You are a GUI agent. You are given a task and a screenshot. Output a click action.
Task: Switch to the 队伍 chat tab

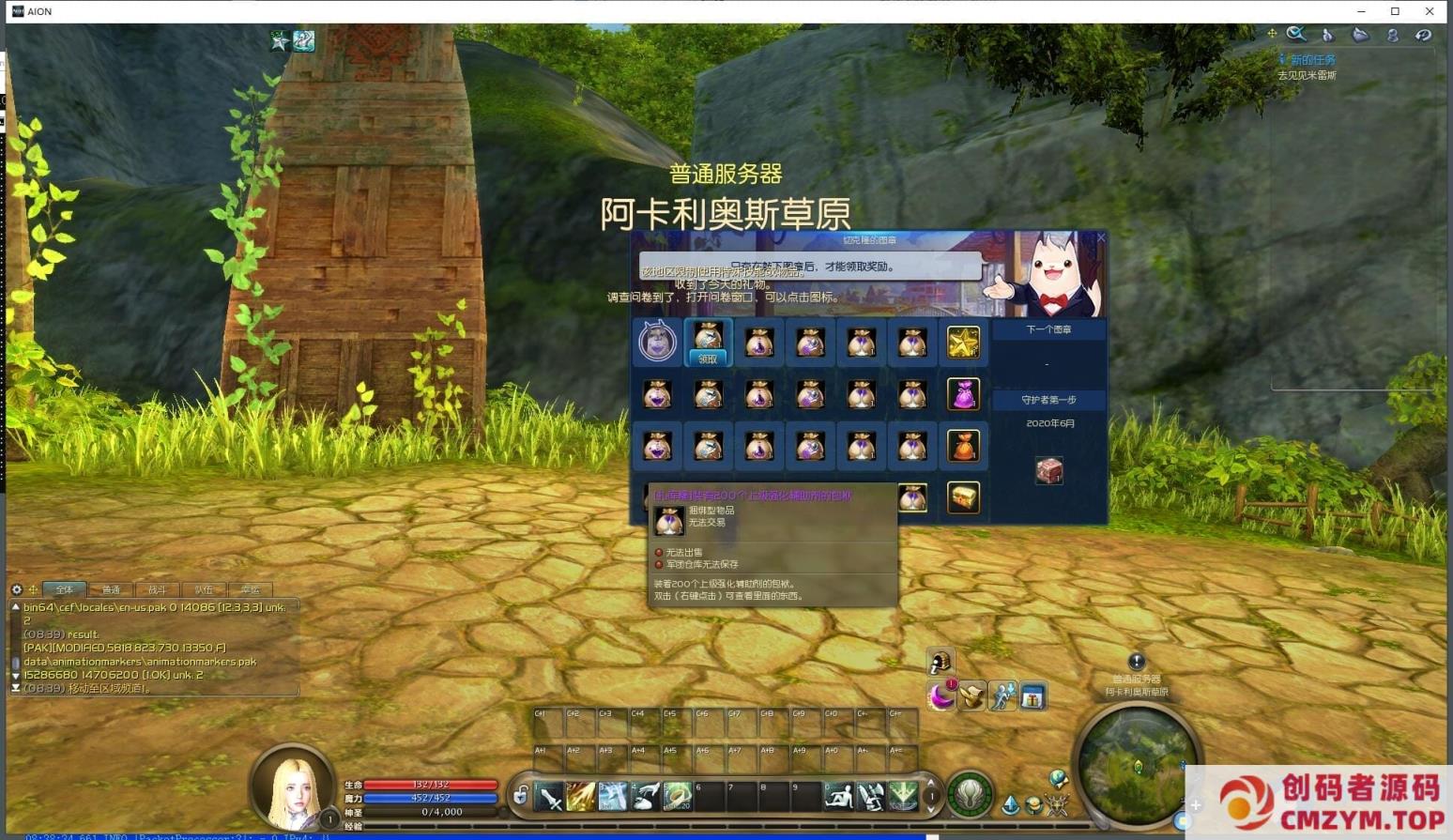(x=204, y=589)
